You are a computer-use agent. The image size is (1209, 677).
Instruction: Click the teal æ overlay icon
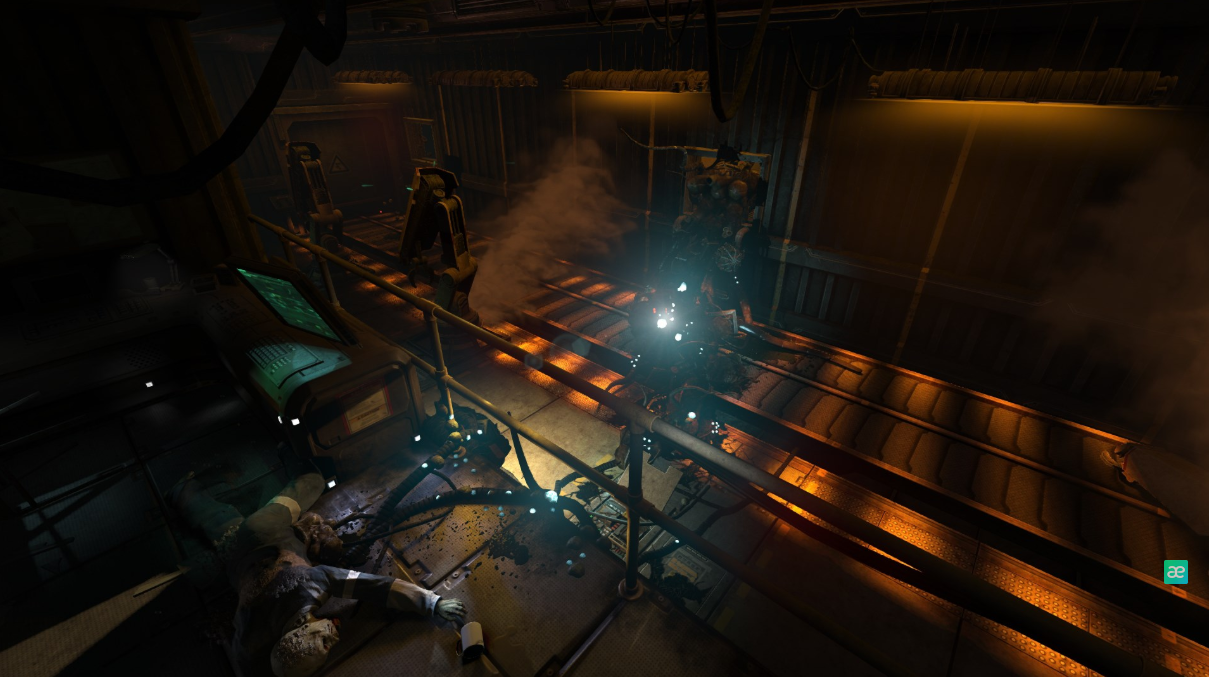(x=1175, y=572)
